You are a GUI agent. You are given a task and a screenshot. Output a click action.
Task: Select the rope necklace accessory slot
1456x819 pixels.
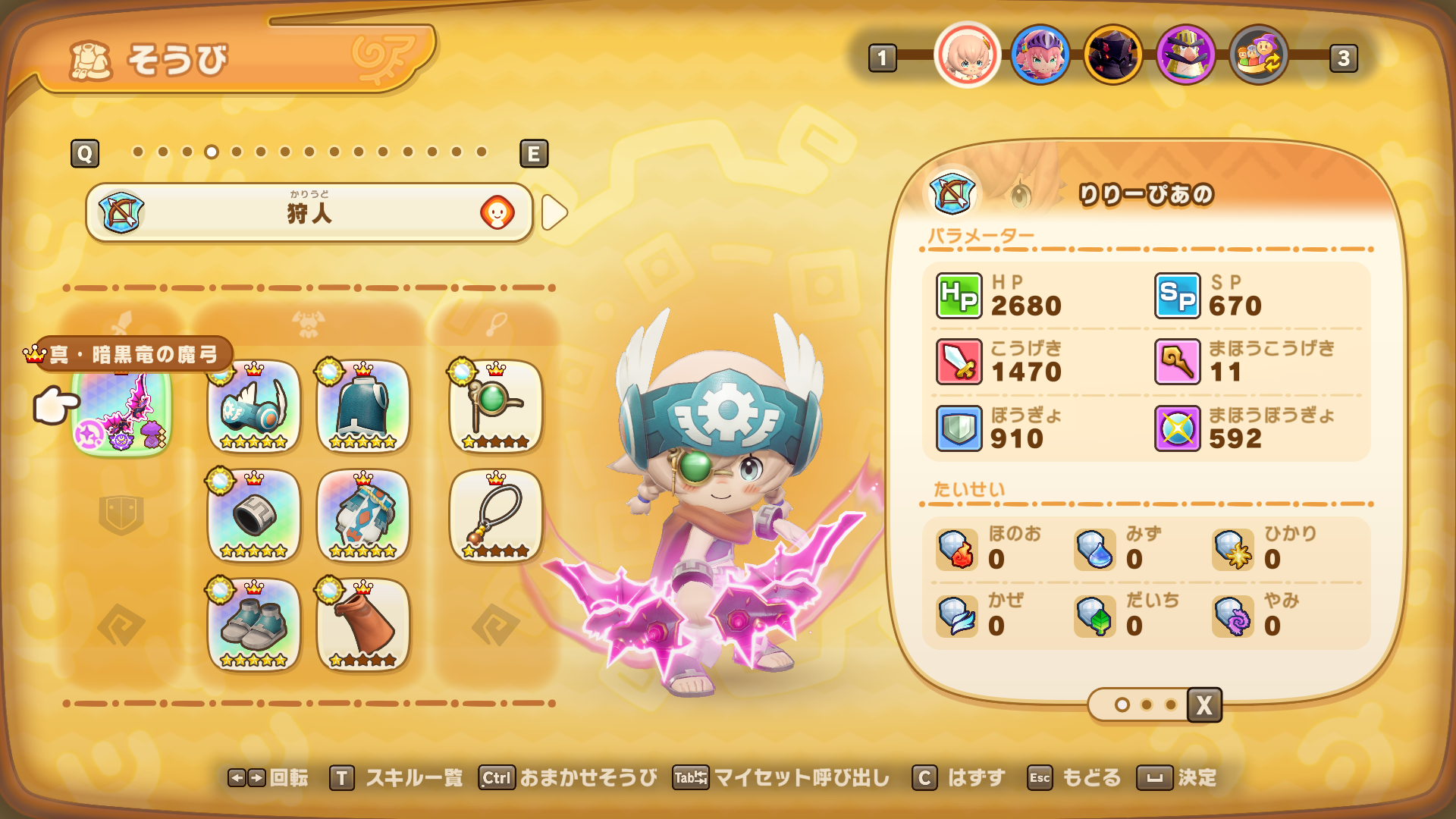[x=495, y=516]
